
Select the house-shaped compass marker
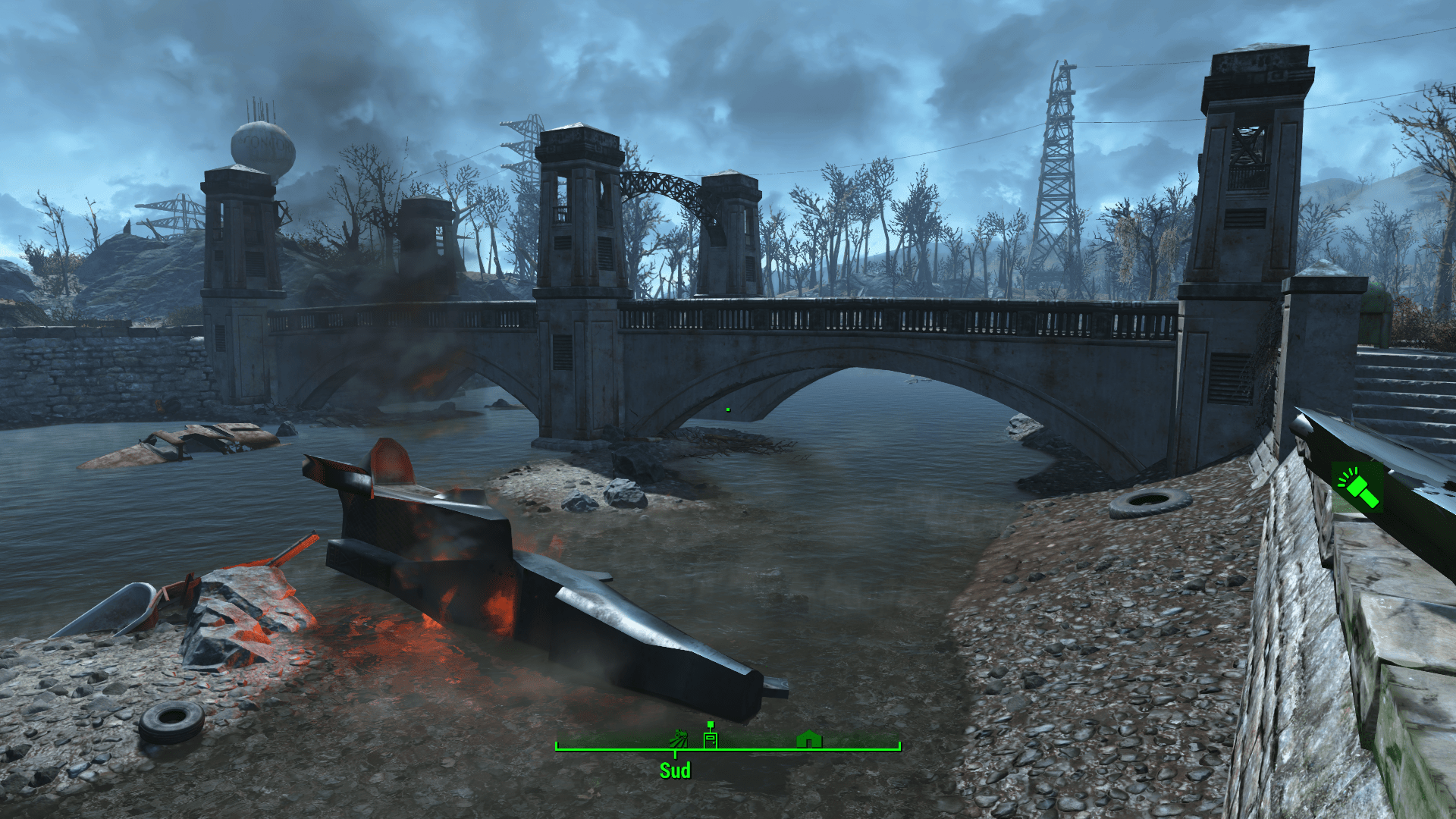click(808, 738)
